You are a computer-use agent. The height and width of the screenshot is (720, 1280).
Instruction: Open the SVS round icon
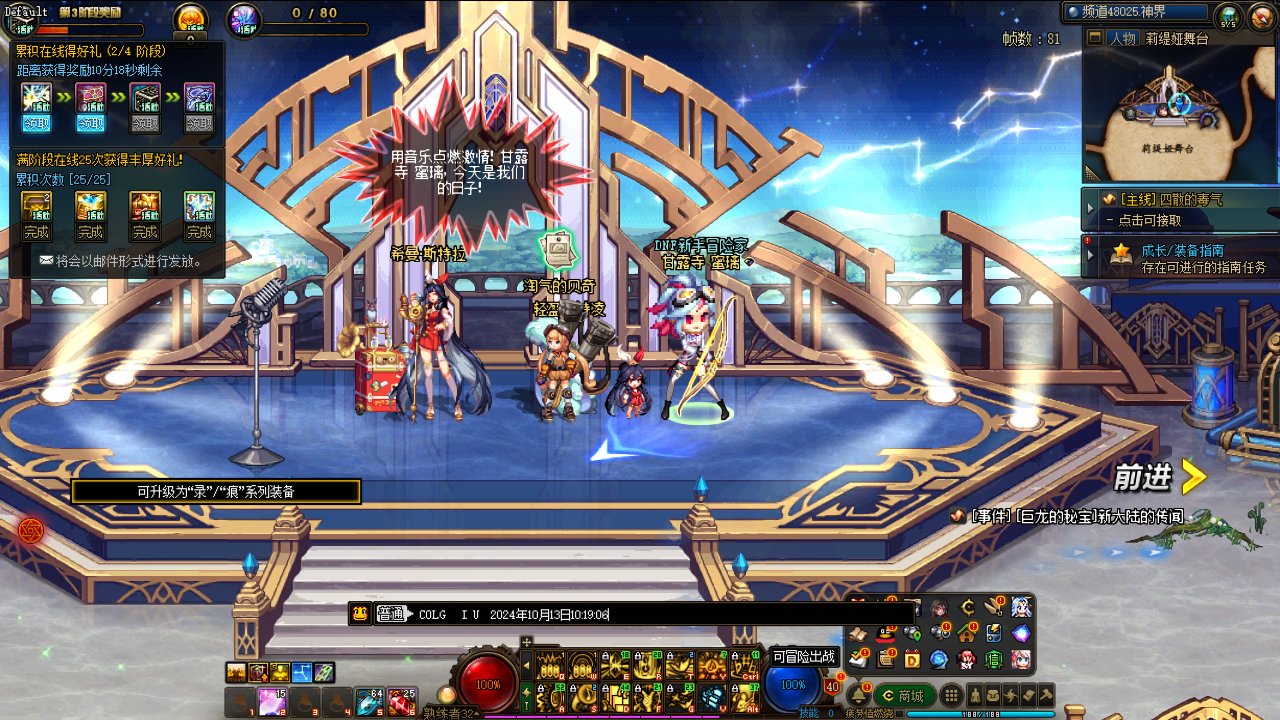point(1228,17)
